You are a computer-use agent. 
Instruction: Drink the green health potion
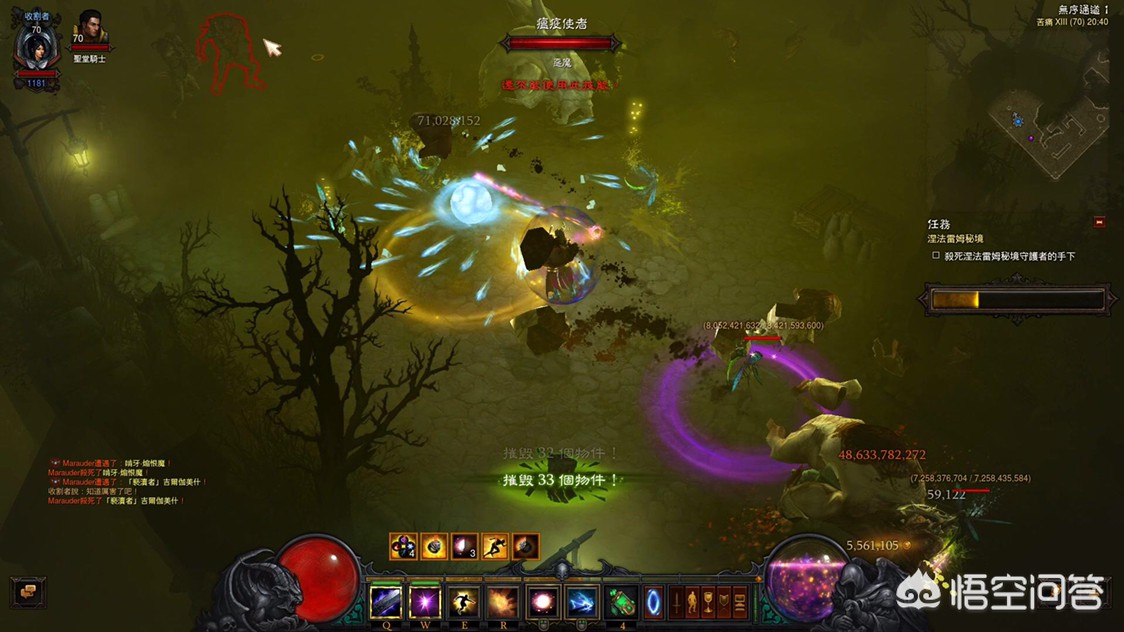pyautogui.click(x=623, y=602)
